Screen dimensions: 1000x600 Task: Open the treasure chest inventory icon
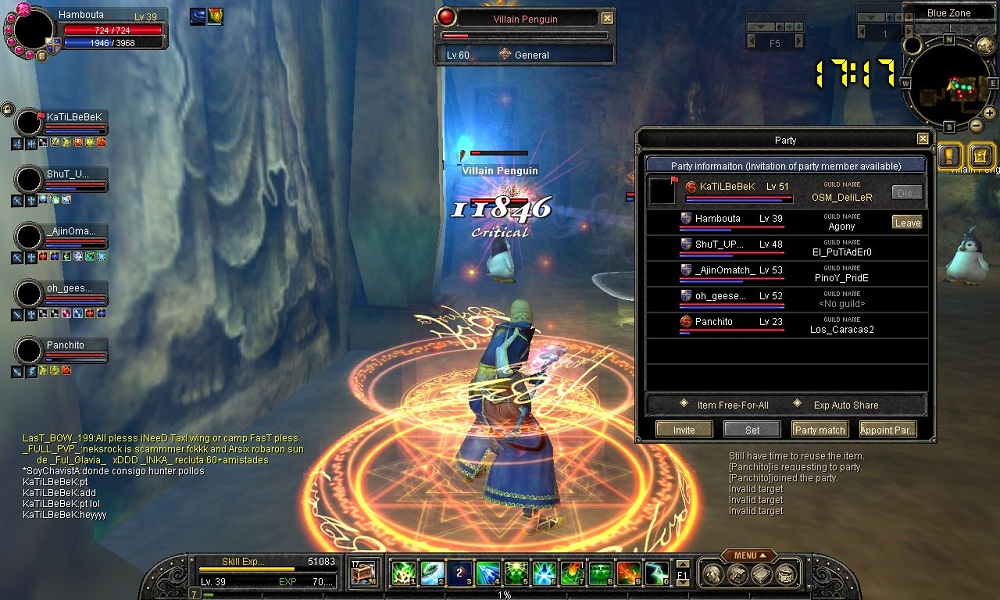(364, 573)
